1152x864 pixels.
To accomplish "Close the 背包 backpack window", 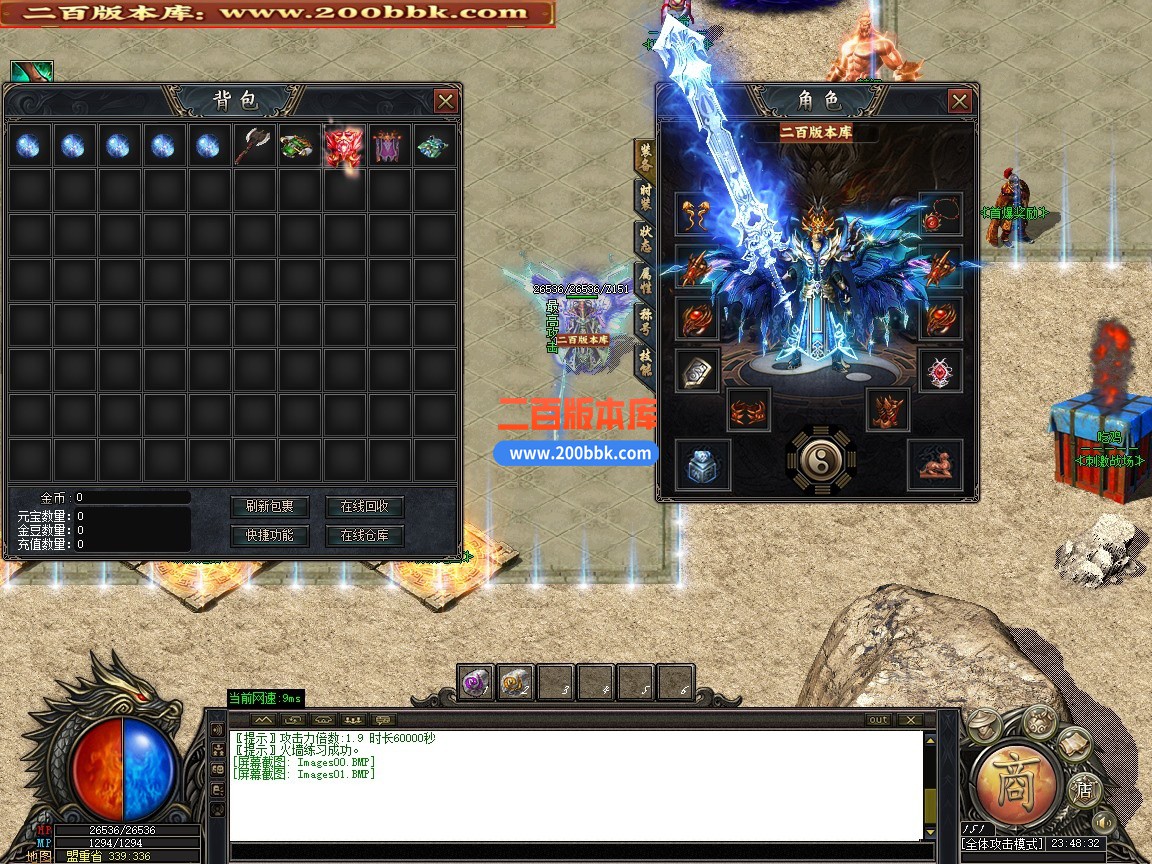I will (446, 101).
